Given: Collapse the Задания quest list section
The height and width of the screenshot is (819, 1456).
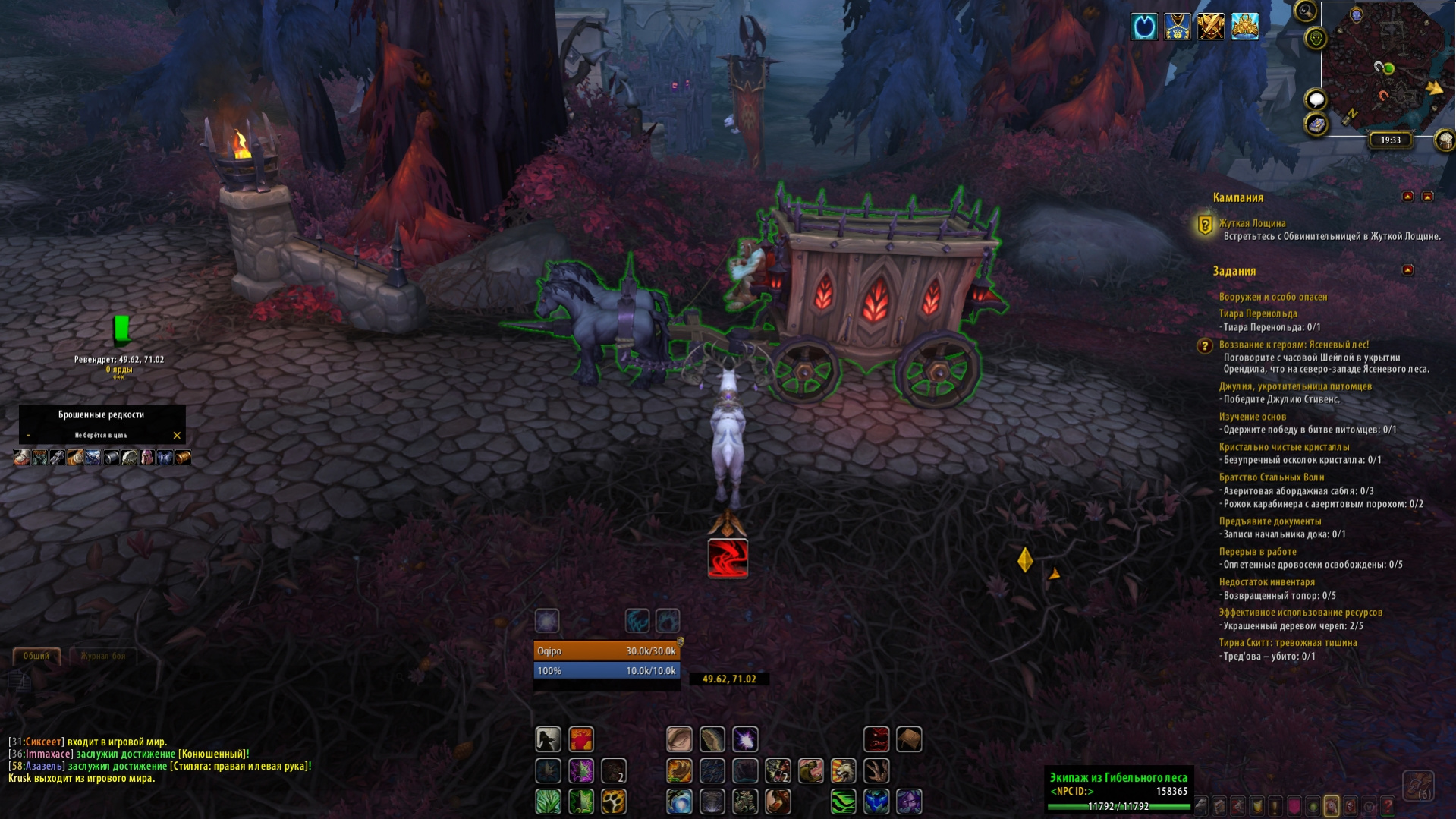Looking at the screenshot, I should coord(1407,270).
